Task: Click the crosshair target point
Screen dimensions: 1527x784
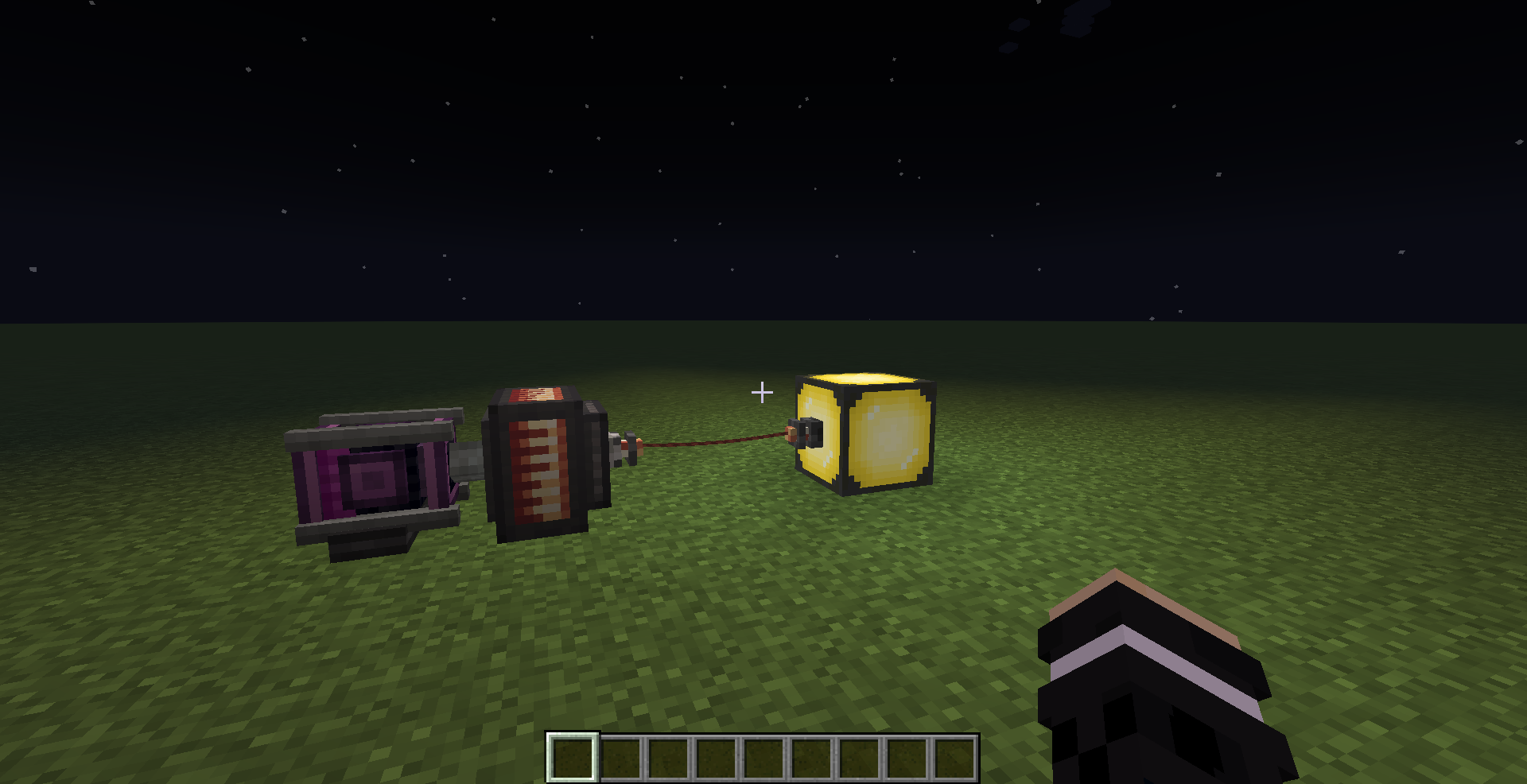Action: (763, 391)
